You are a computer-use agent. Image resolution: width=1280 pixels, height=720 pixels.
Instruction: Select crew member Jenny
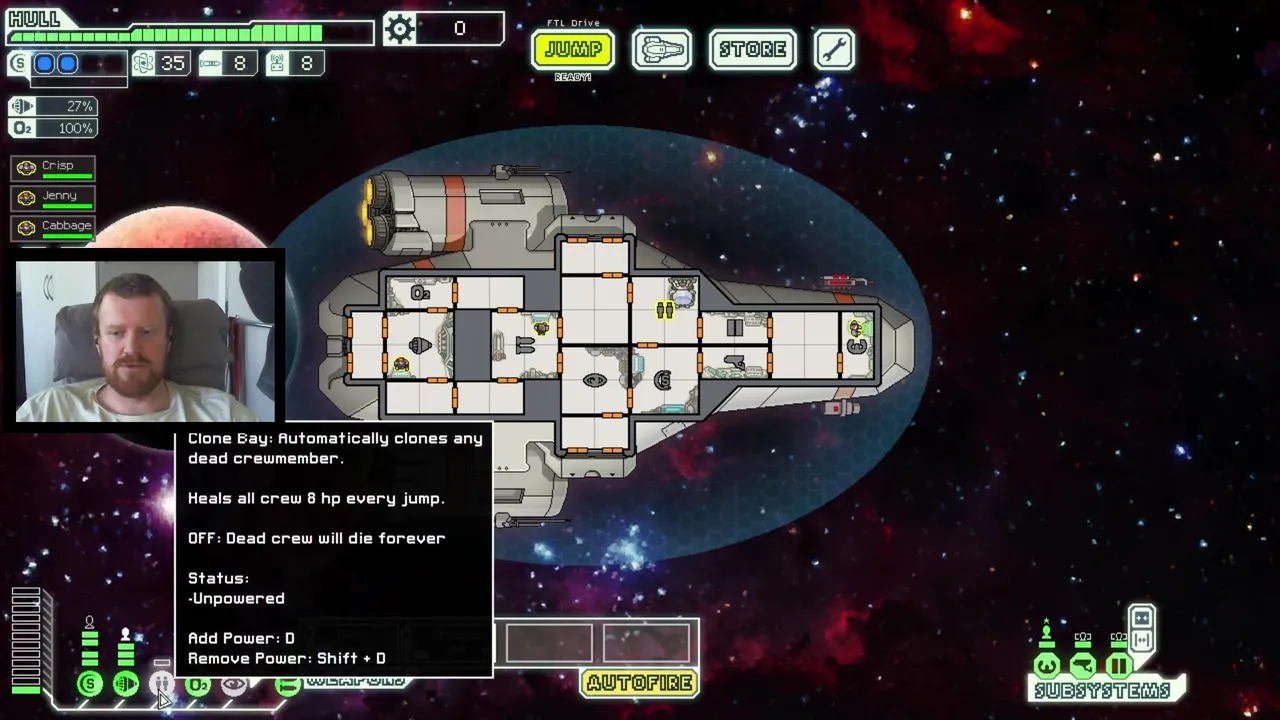(x=53, y=197)
